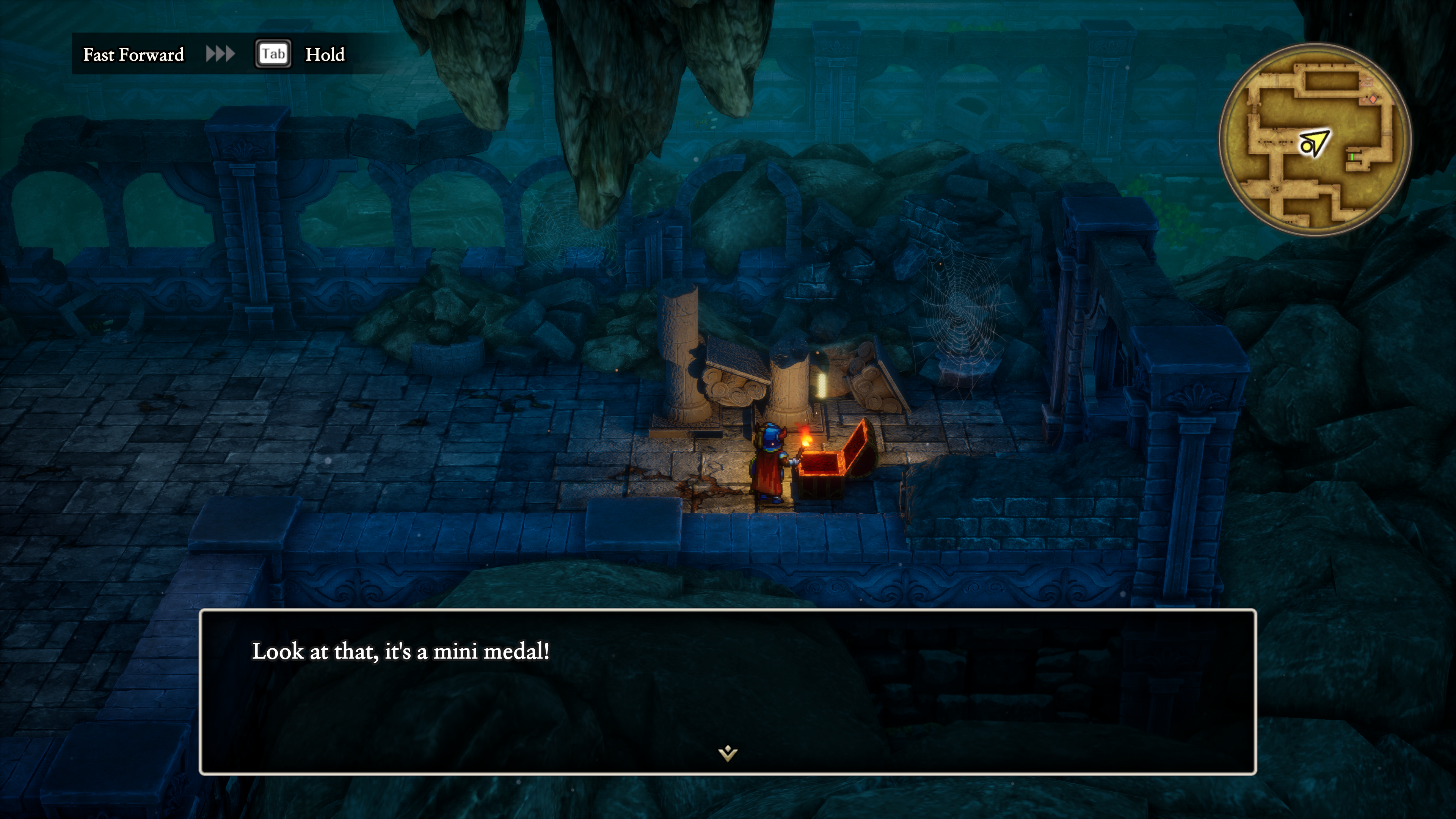Click the circular dungeon minimap
The width and height of the screenshot is (1456, 819).
(1314, 140)
